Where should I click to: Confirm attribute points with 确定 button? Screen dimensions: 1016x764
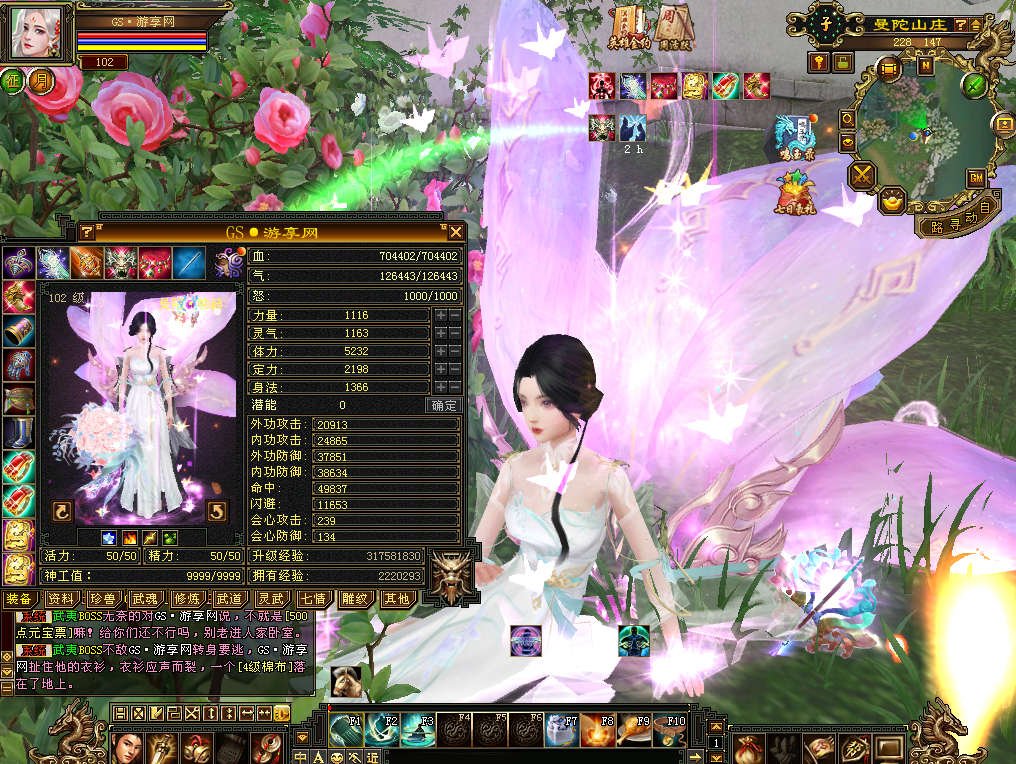(x=444, y=405)
